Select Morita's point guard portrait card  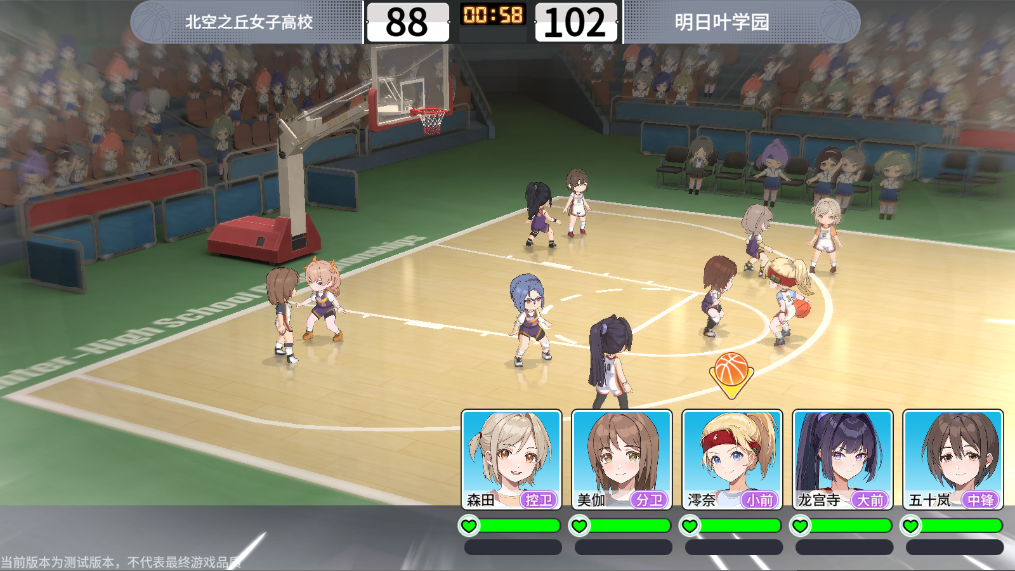(512, 459)
